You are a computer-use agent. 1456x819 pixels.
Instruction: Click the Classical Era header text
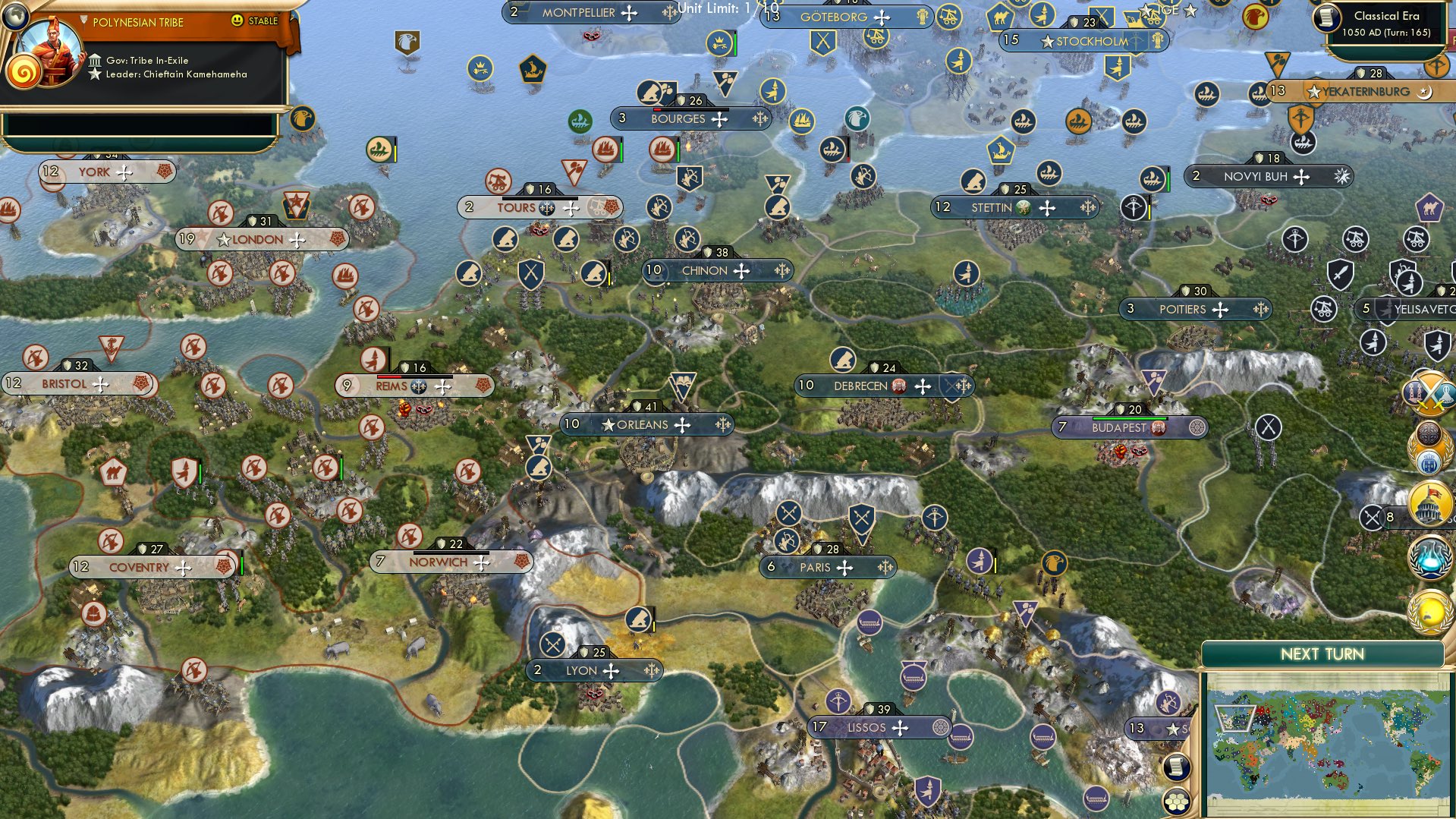[x=1388, y=16]
